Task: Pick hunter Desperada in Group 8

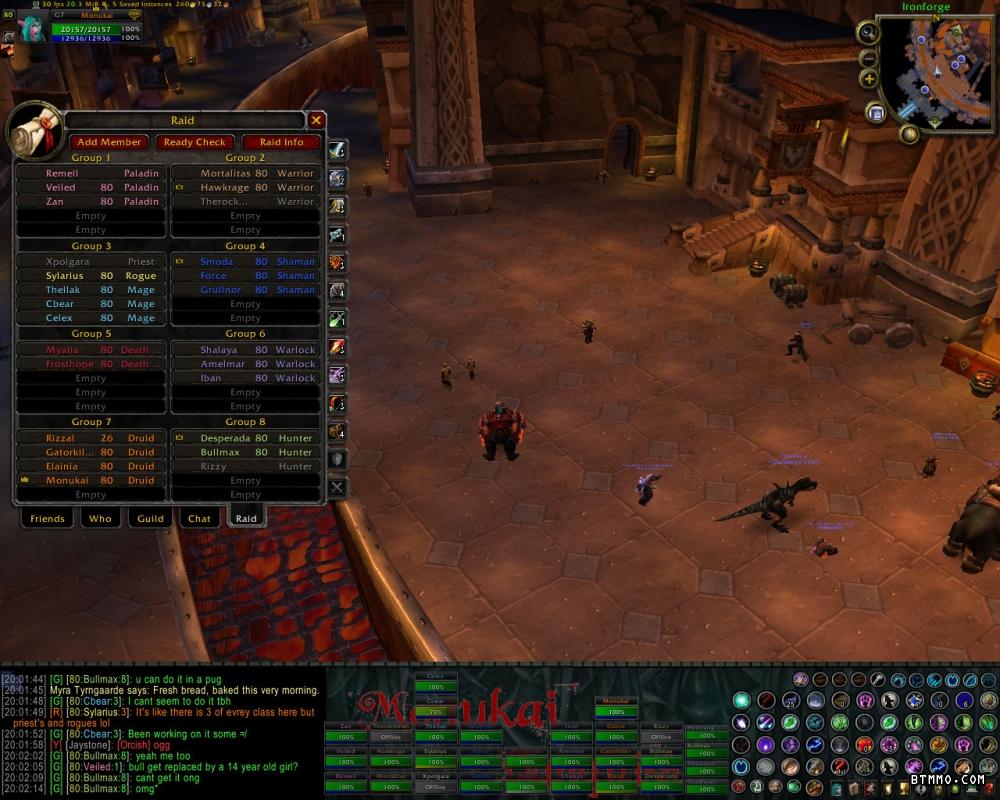Action: 245,438
